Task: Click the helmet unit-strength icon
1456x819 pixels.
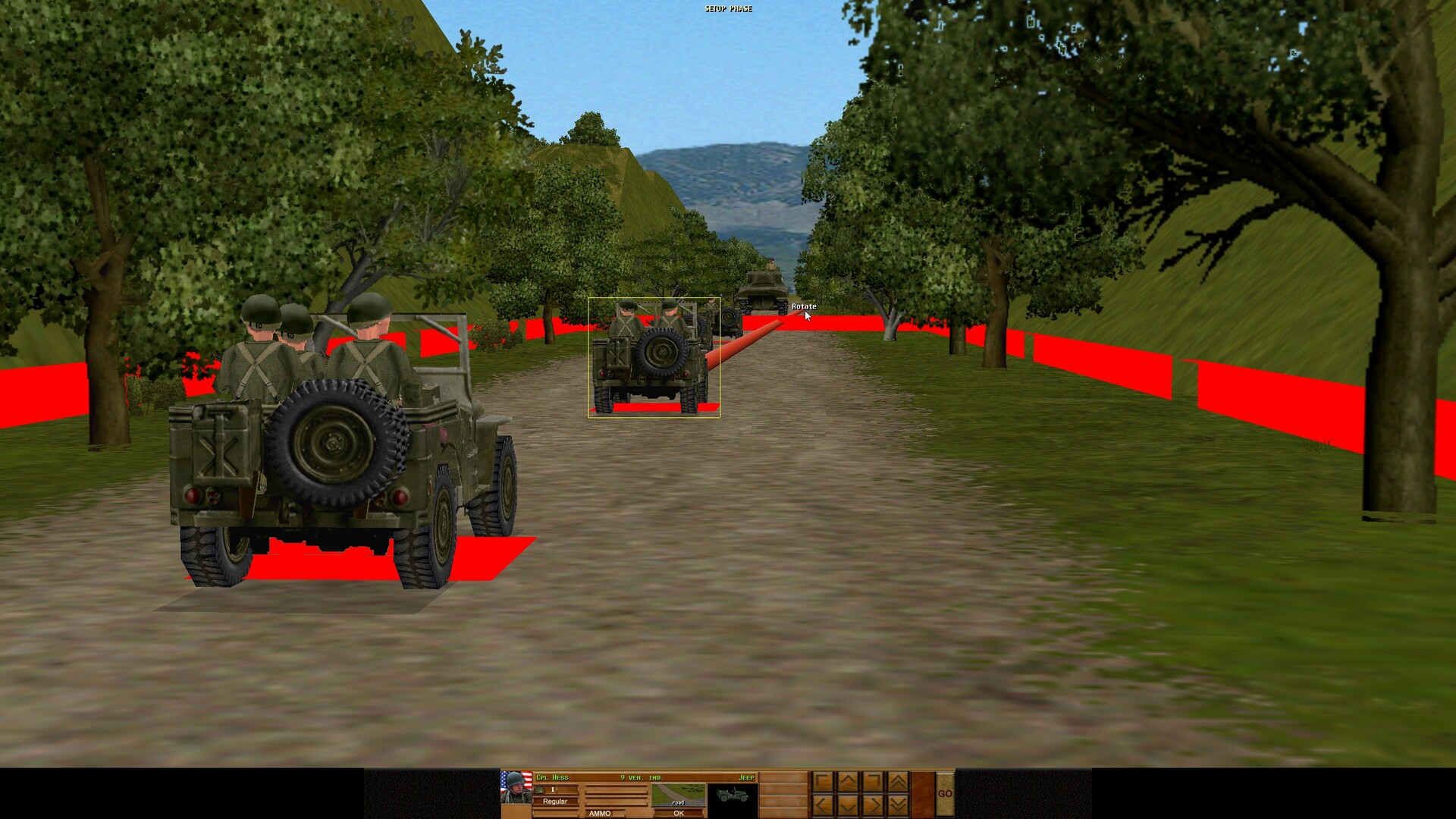Action: tap(540, 790)
